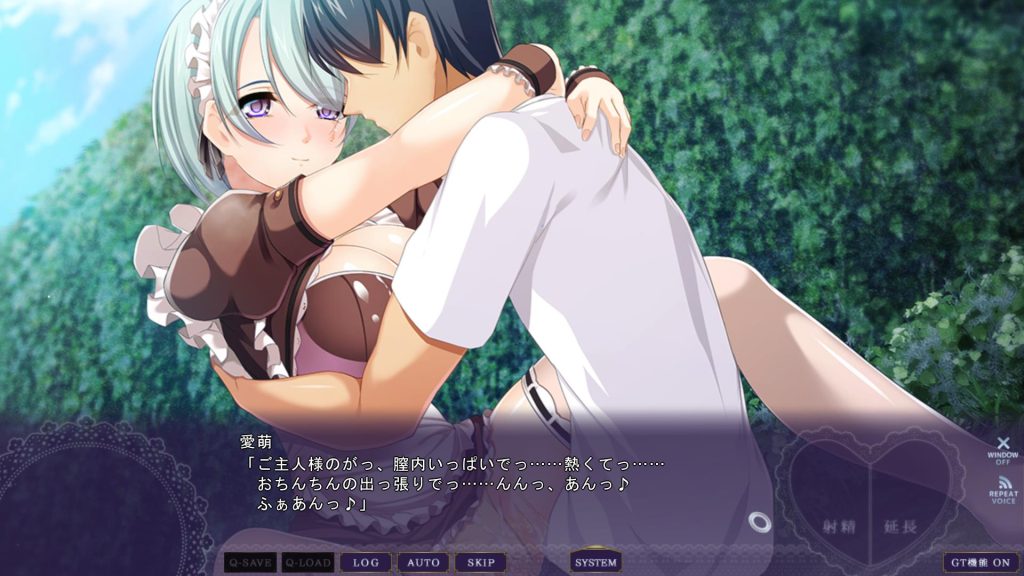Hide the text box with WINDOW OFF
The height and width of the screenshot is (576, 1024).
pos(1003,448)
